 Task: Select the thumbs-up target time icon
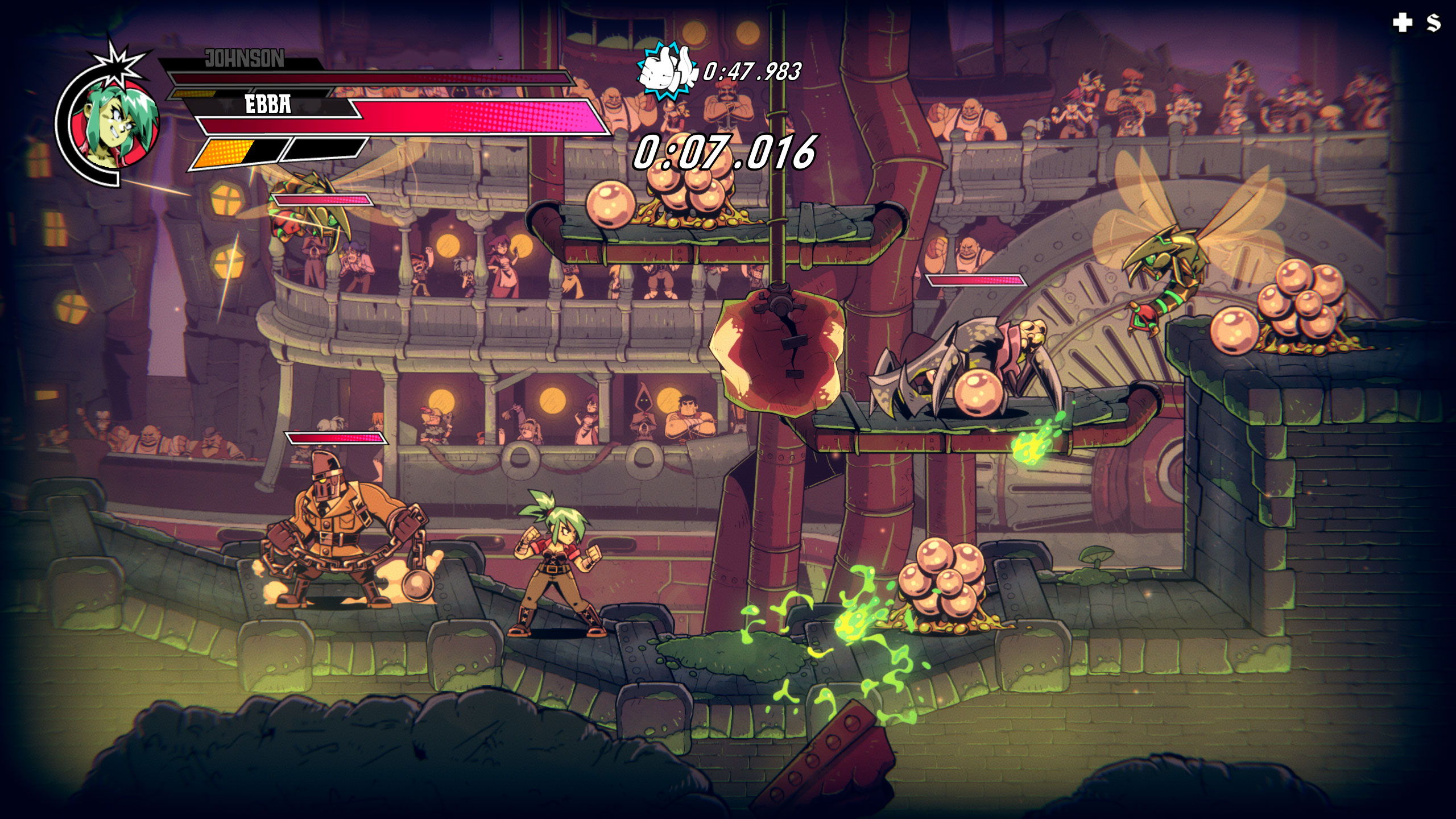tap(667, 71)
